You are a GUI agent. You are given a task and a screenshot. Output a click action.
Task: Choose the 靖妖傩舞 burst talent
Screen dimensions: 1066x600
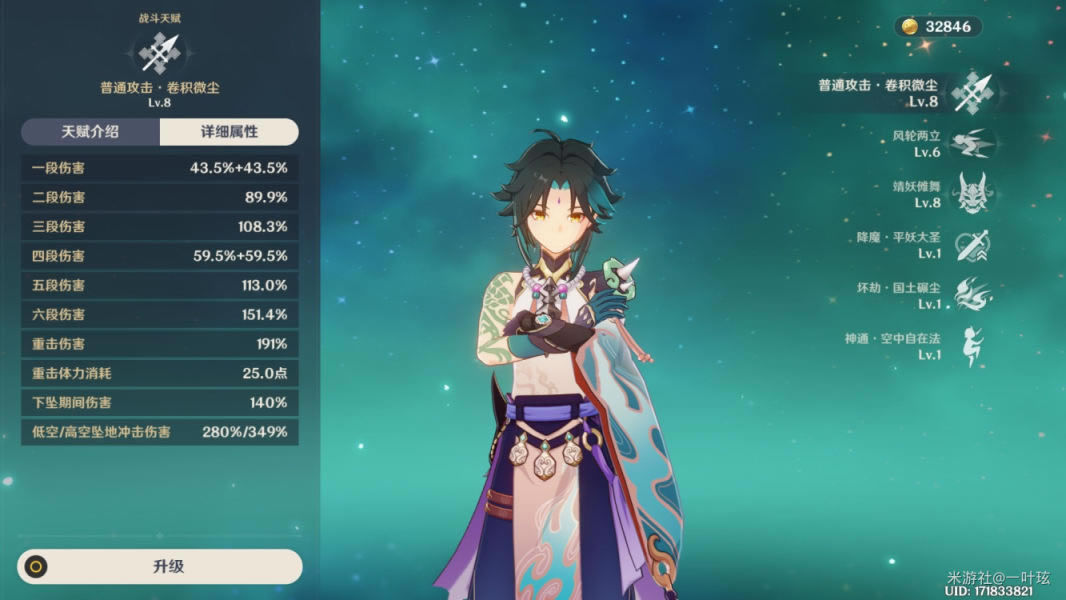click(969, 194)
